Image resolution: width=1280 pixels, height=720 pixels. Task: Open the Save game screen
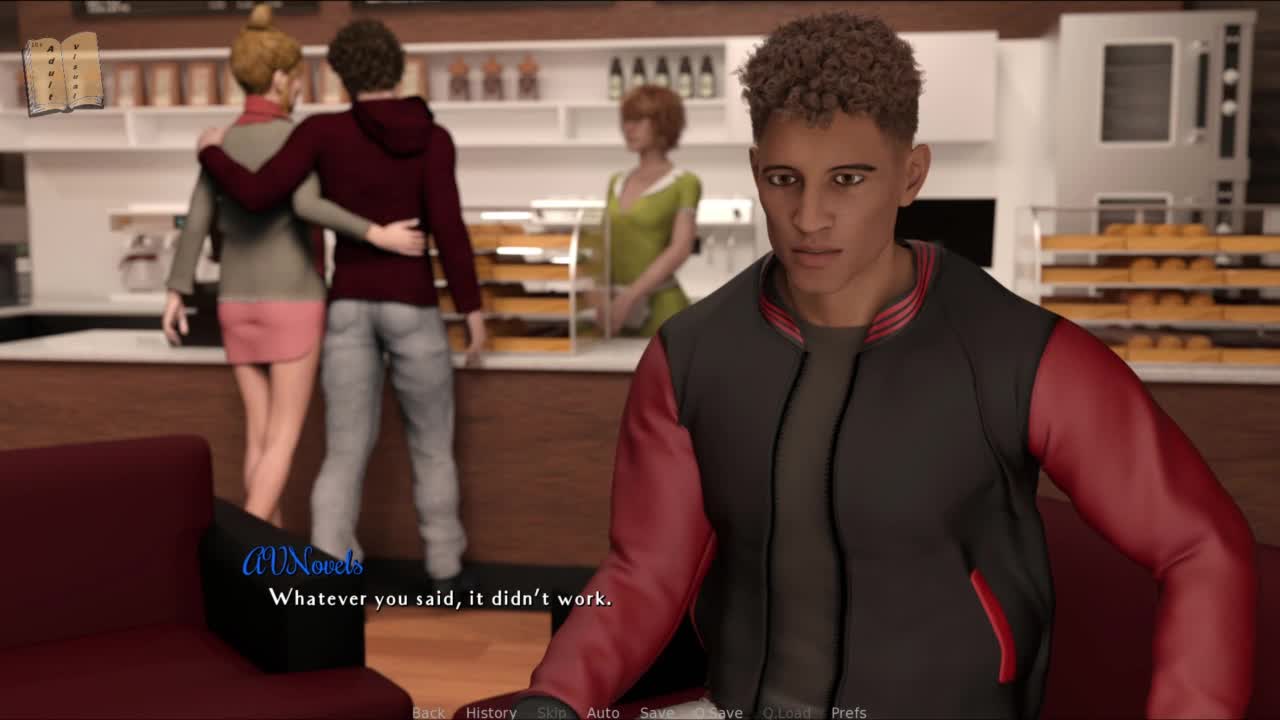pos(657,712)
